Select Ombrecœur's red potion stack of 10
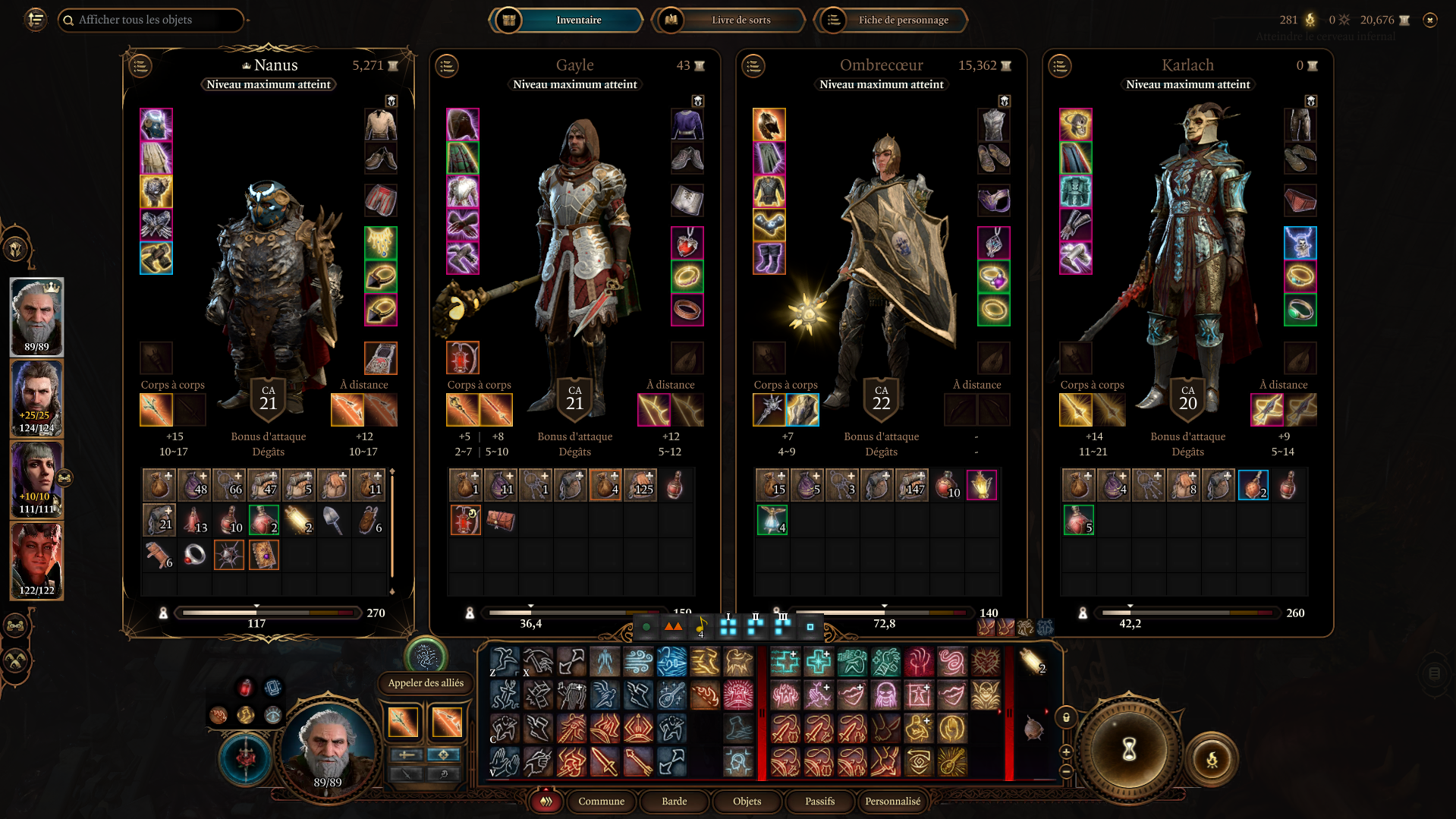 tap(946, 485)
